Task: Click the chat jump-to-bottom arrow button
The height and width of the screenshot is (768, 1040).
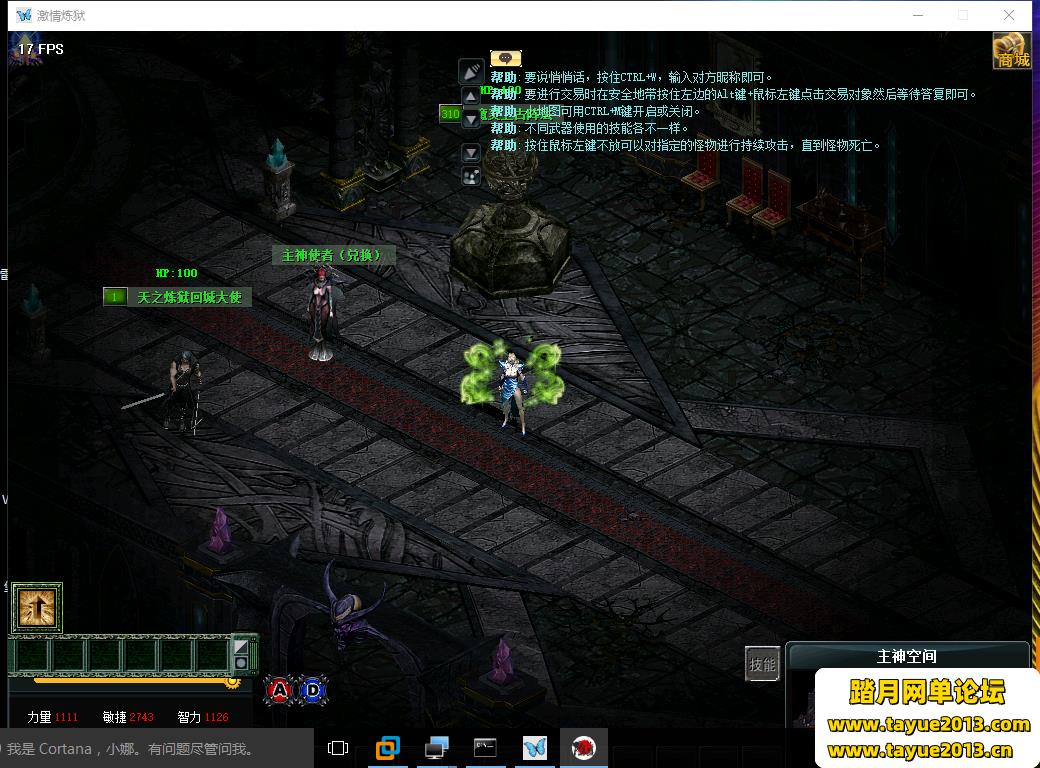Action: [471, 153]
